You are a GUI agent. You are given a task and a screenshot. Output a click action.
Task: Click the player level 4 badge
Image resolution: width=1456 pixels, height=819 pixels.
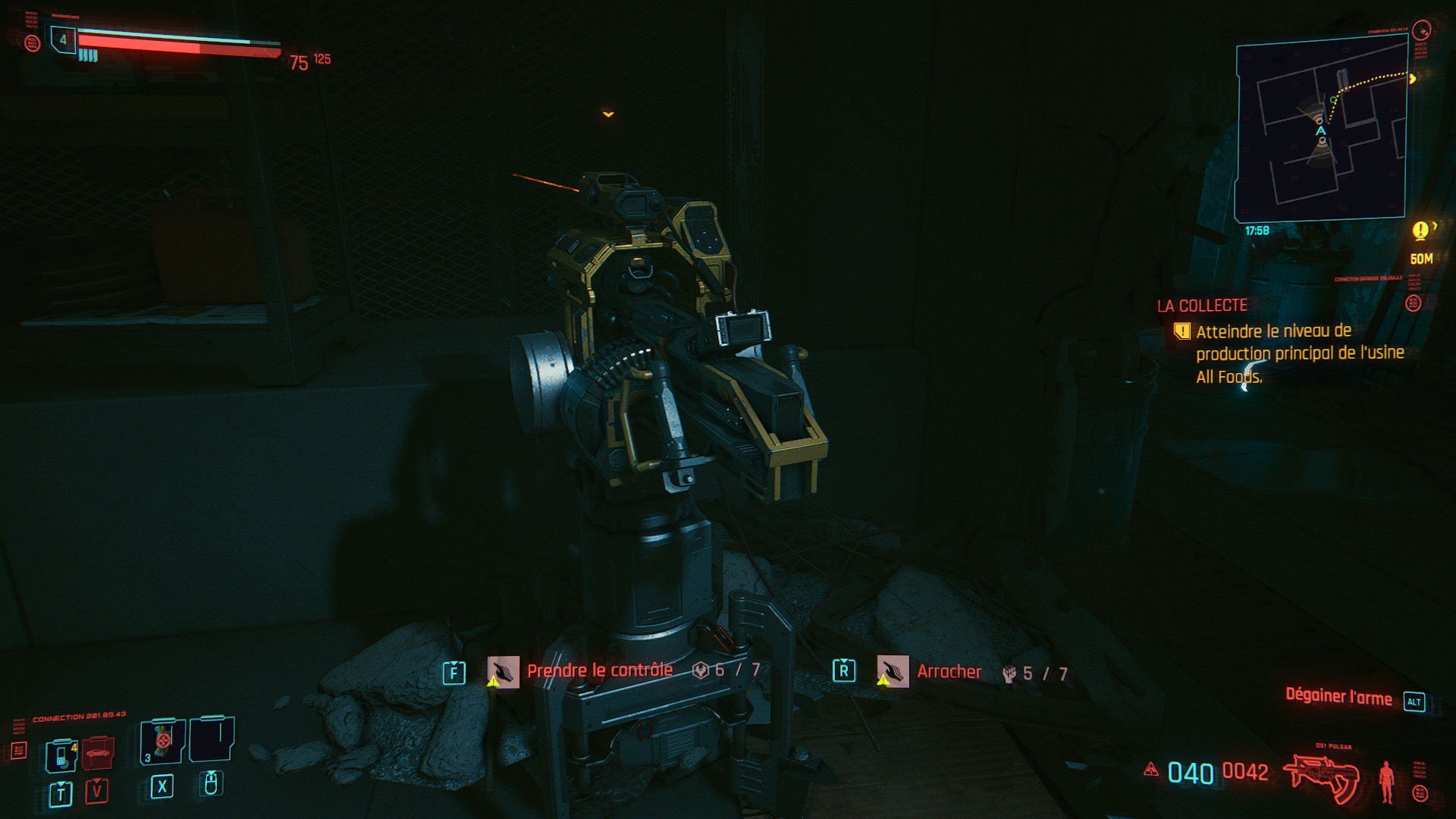pyautogui.click(x=63, y=39)
